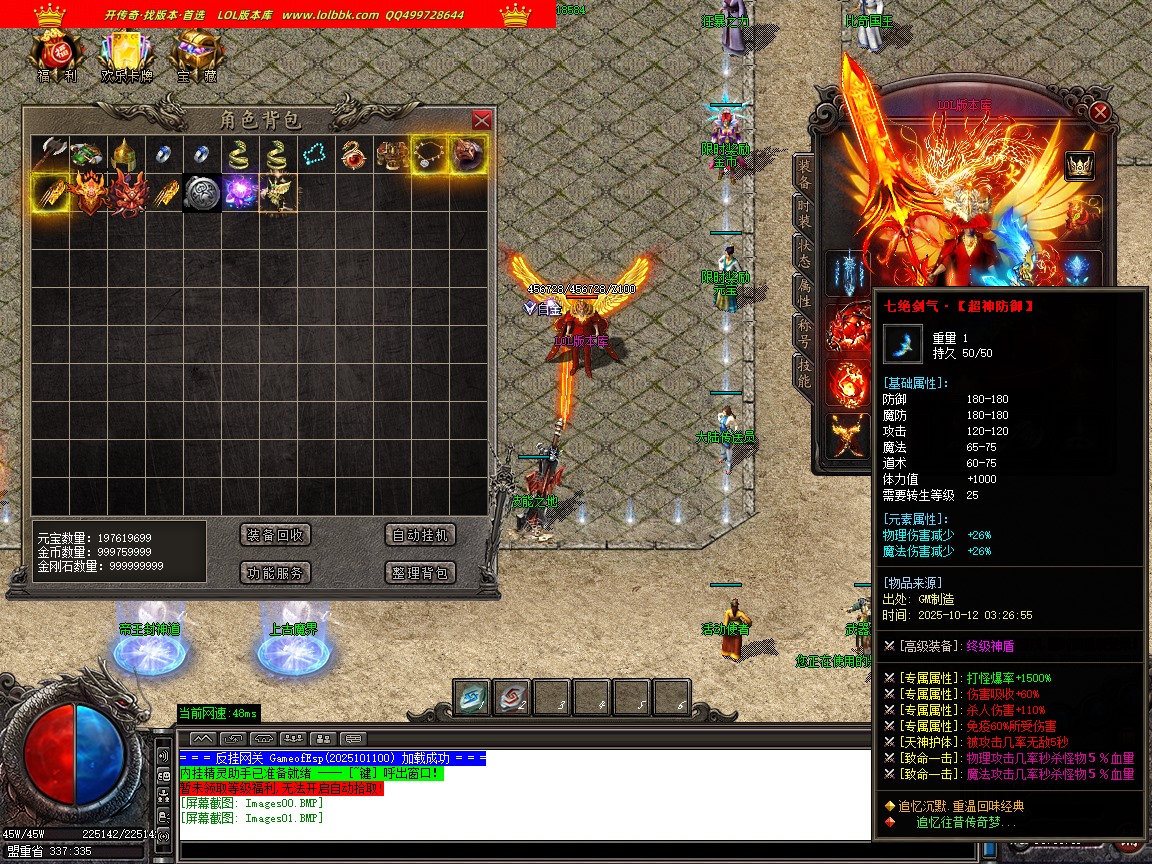Switch to the 时装 fashion tab

(804, 213)
